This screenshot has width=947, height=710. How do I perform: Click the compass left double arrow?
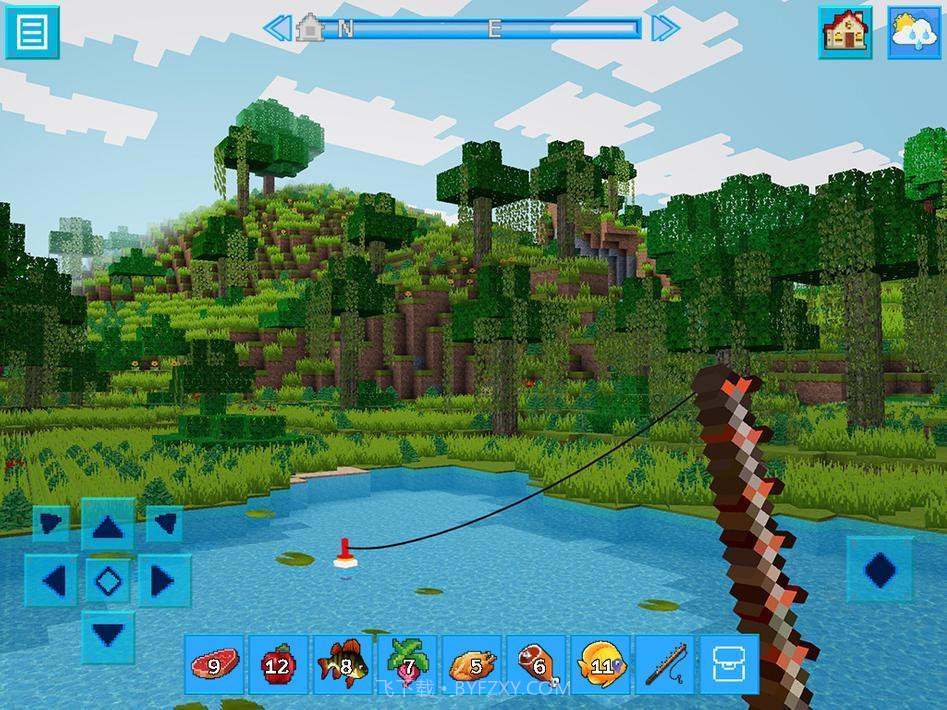click(x=277, y=28)
